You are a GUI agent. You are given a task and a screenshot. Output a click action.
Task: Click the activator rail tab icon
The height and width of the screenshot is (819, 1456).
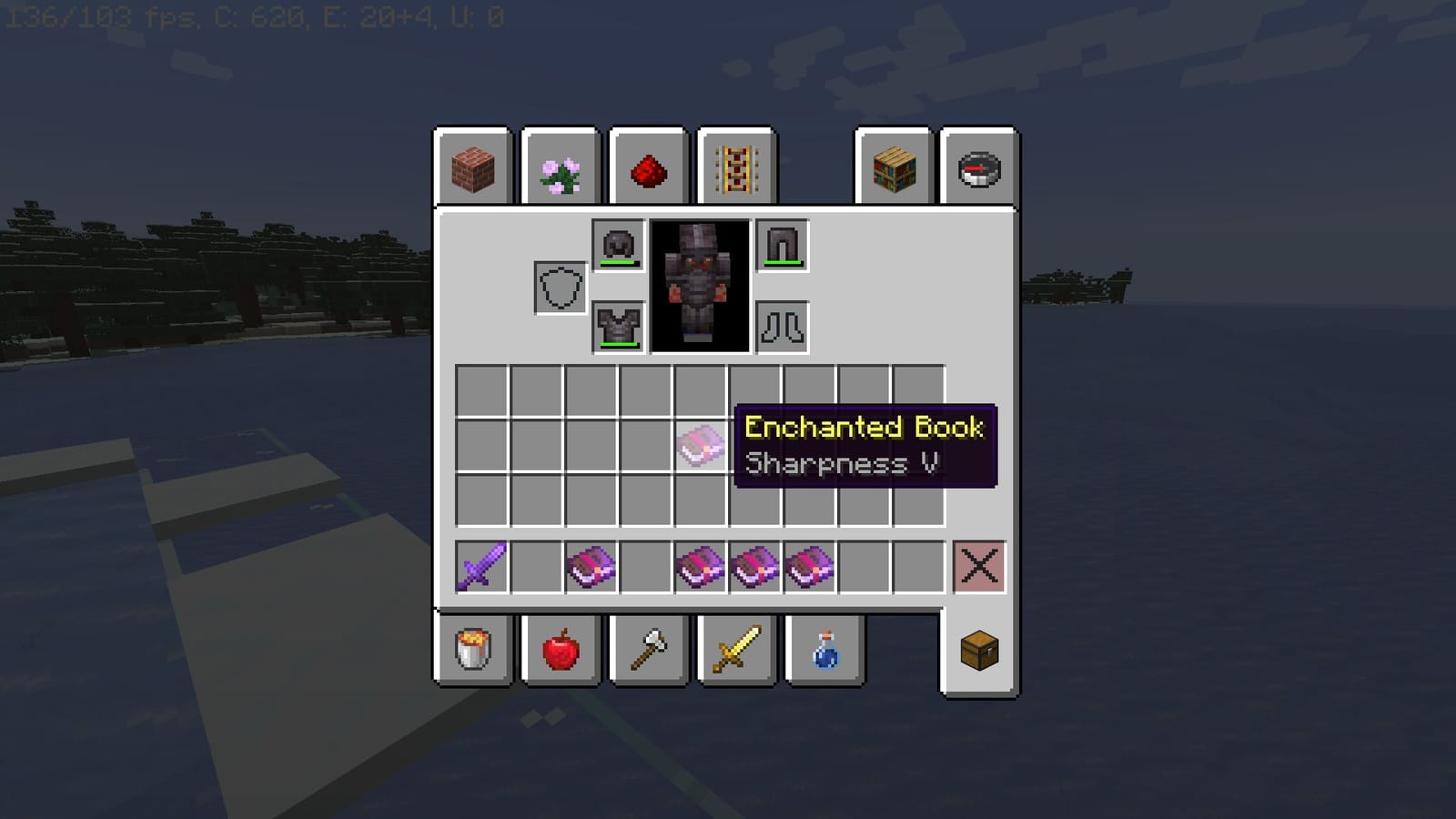pos(736,168)
